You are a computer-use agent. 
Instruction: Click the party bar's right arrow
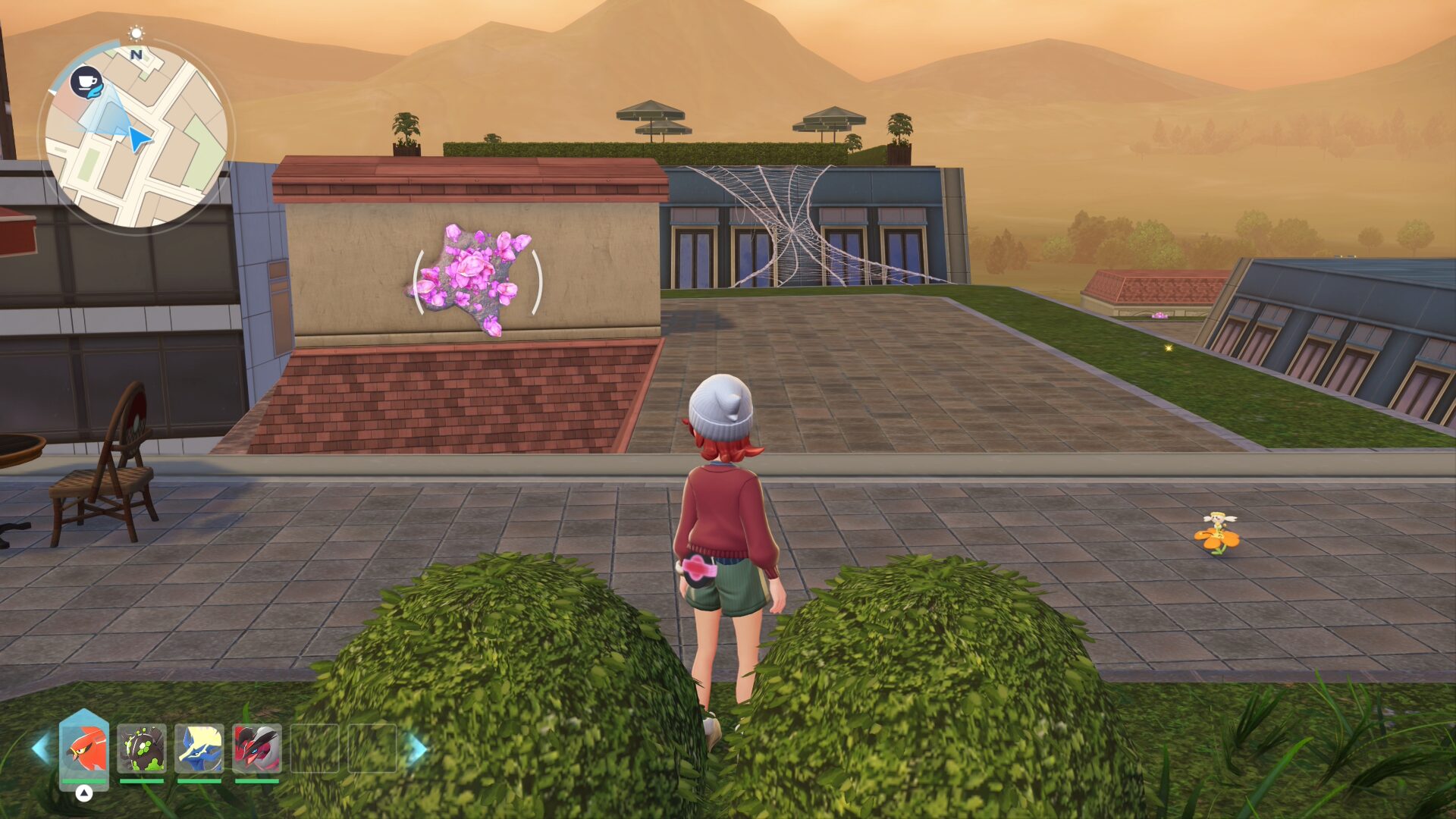pyautogui.click(x=416, y=748)
